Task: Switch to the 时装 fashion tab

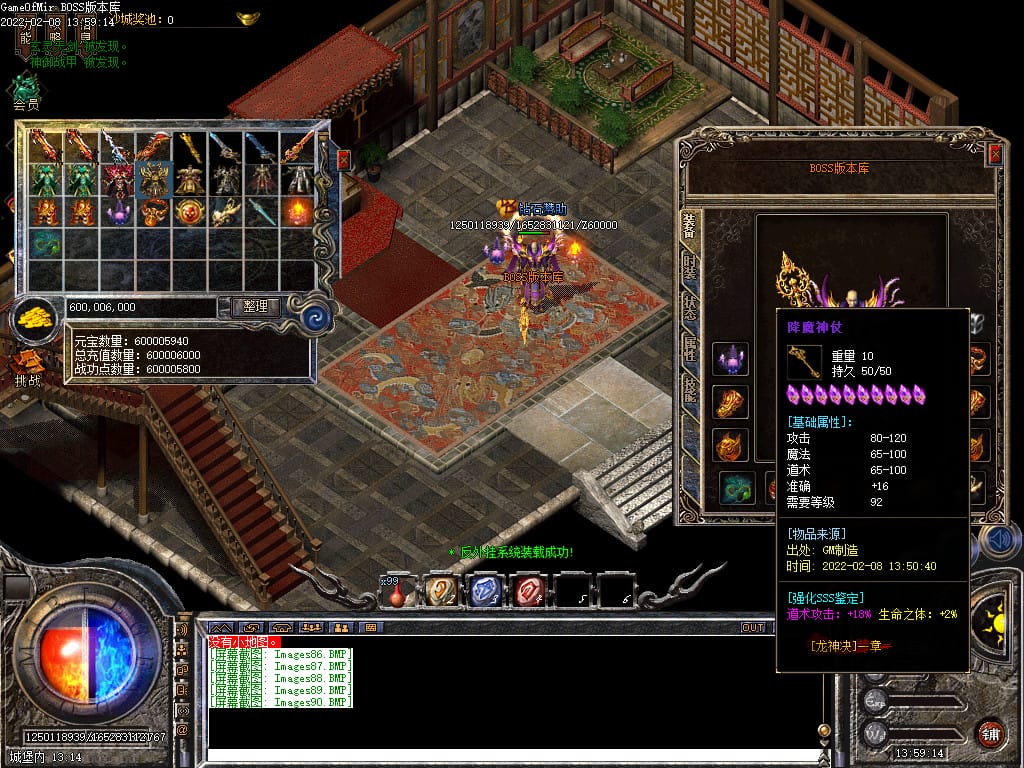Action: pos(690,267)
